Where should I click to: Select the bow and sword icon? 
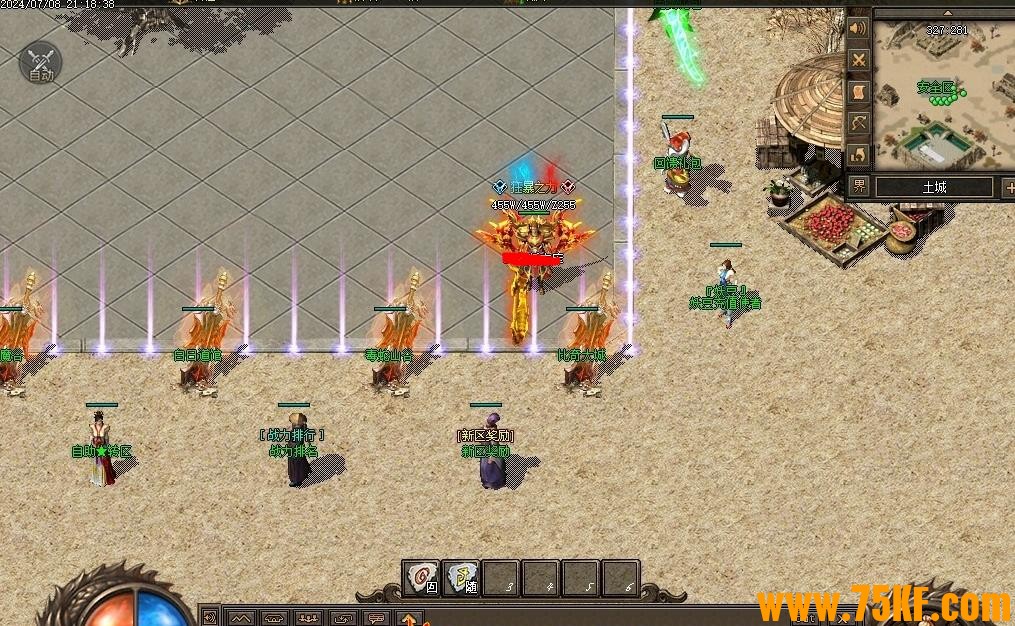pyautogui.click(x=858, y=123)
